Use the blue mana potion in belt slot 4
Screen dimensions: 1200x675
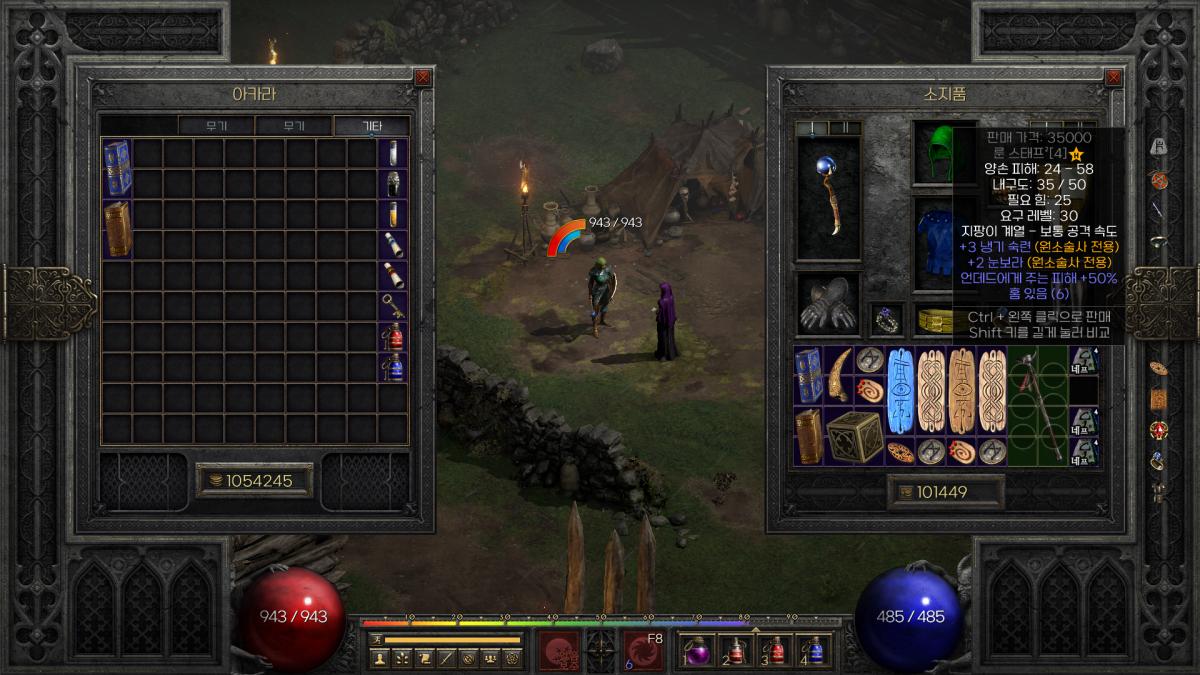[814, 650]
